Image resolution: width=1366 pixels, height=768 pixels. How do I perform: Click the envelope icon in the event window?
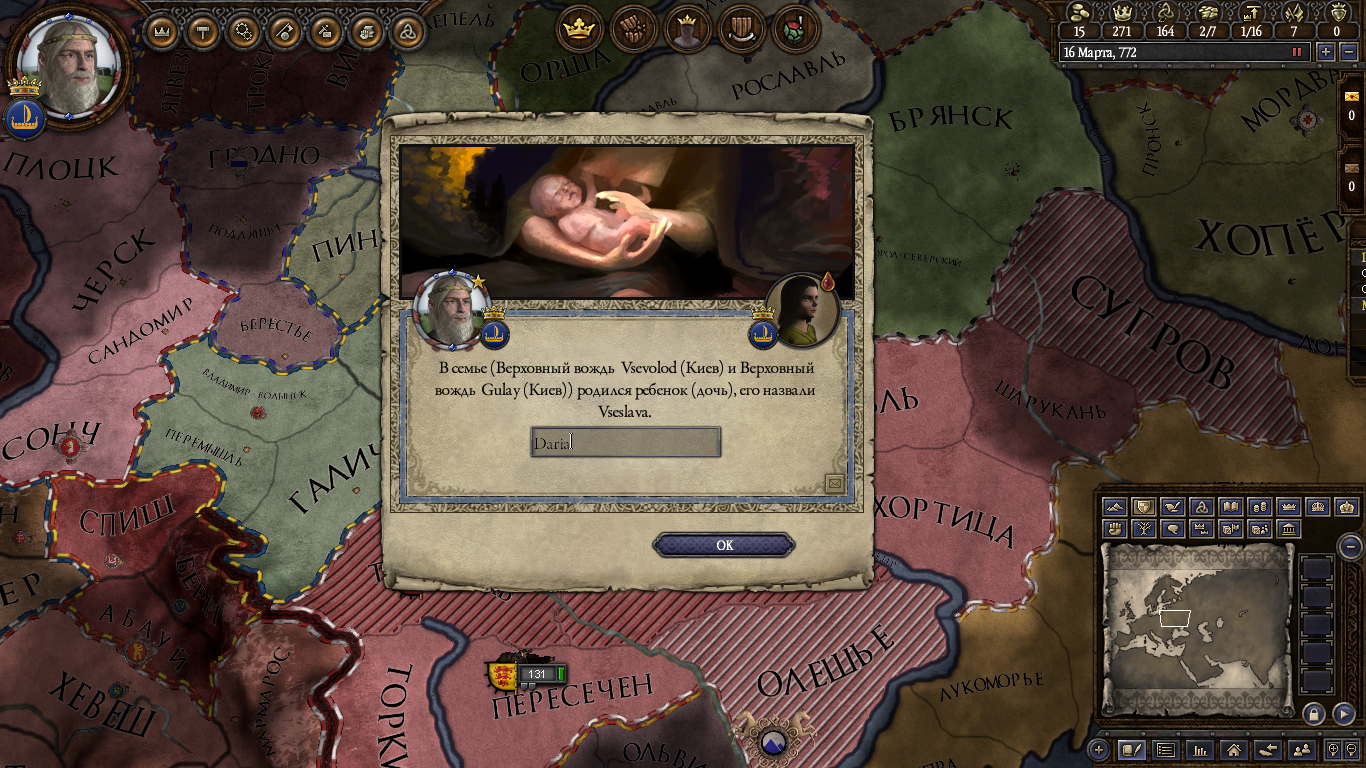click(x=835, y=484)
